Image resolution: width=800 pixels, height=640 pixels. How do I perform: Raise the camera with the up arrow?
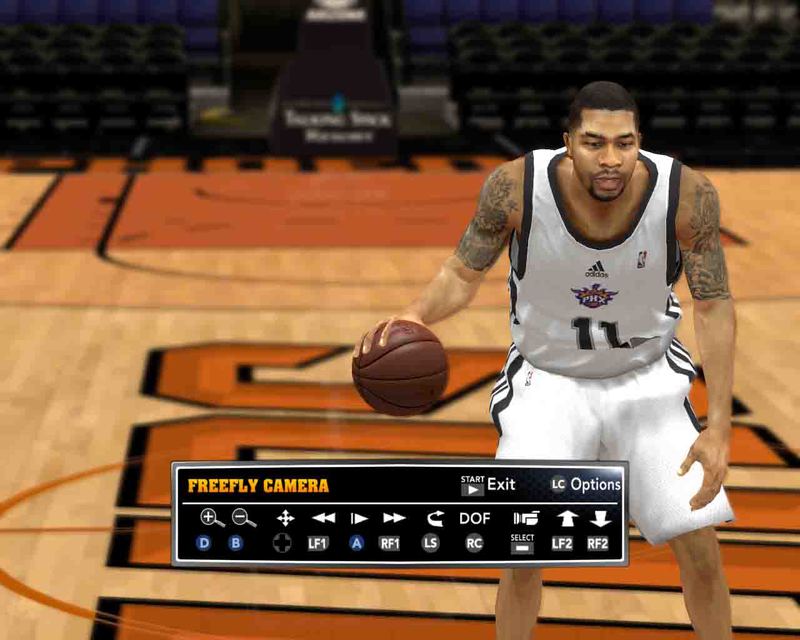[567, 518]
